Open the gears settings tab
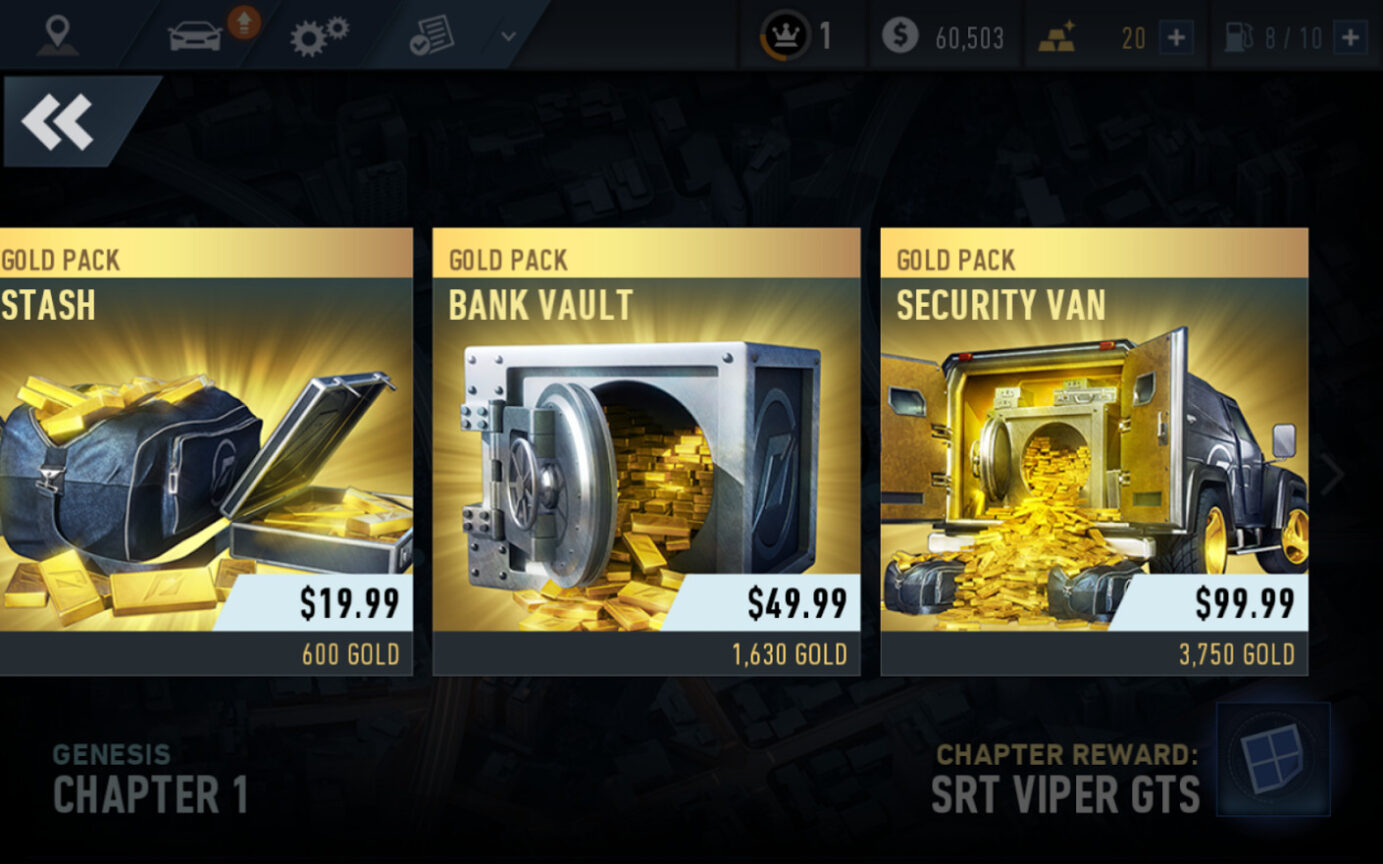The width and height of the screenshot is (1383, 864). (318, 36)
